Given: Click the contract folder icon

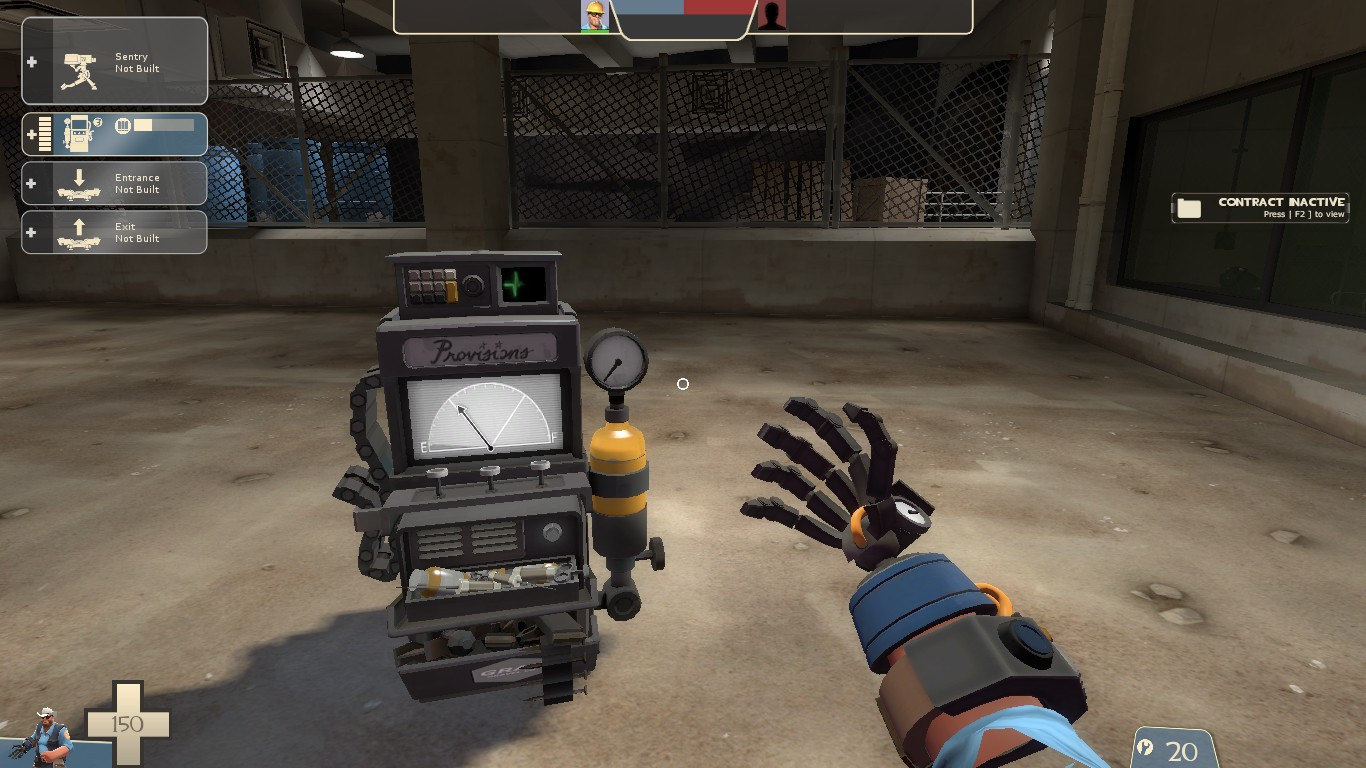Looking at the screenshot, I should point(1189,207).
